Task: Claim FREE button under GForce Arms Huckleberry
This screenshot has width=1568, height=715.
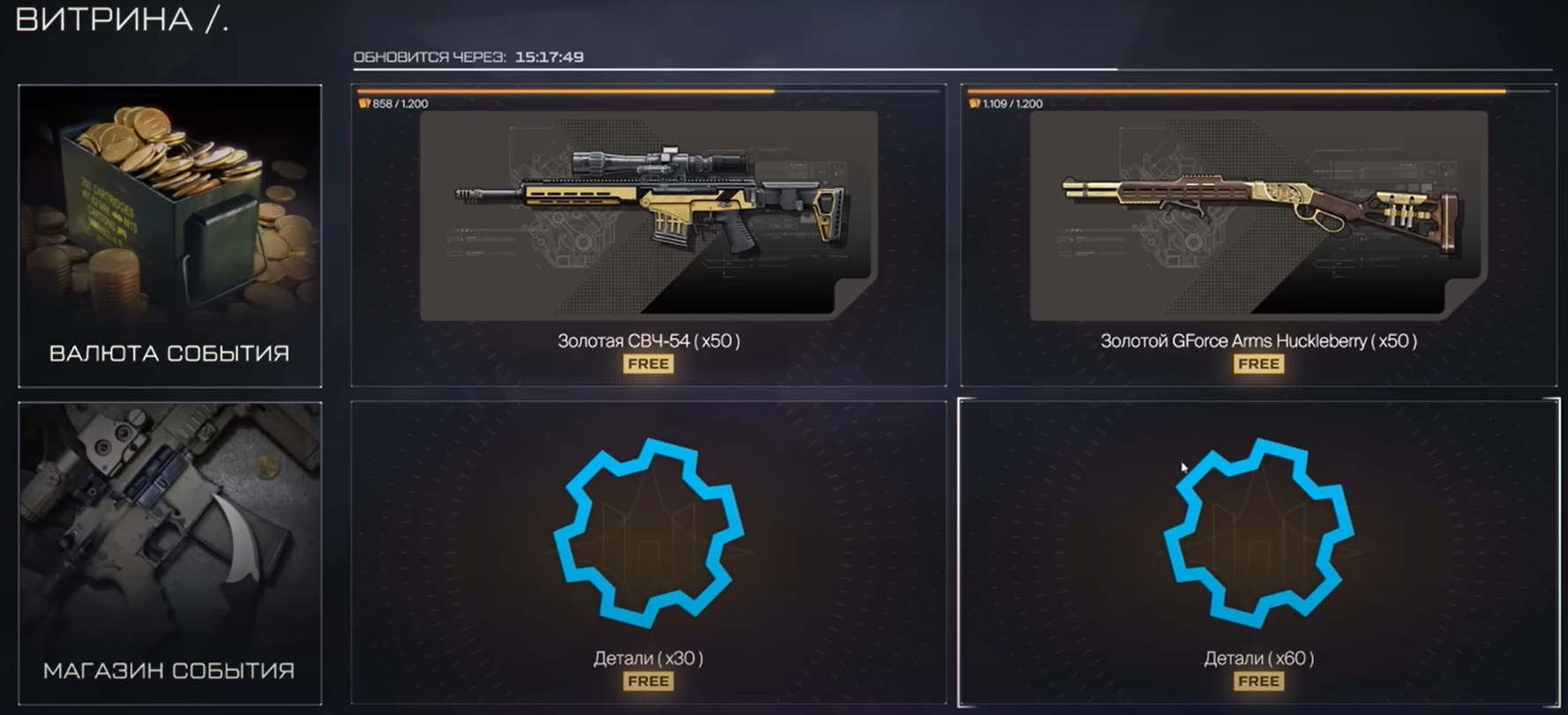Action: pyautogui.click(x=1258, y=364)
